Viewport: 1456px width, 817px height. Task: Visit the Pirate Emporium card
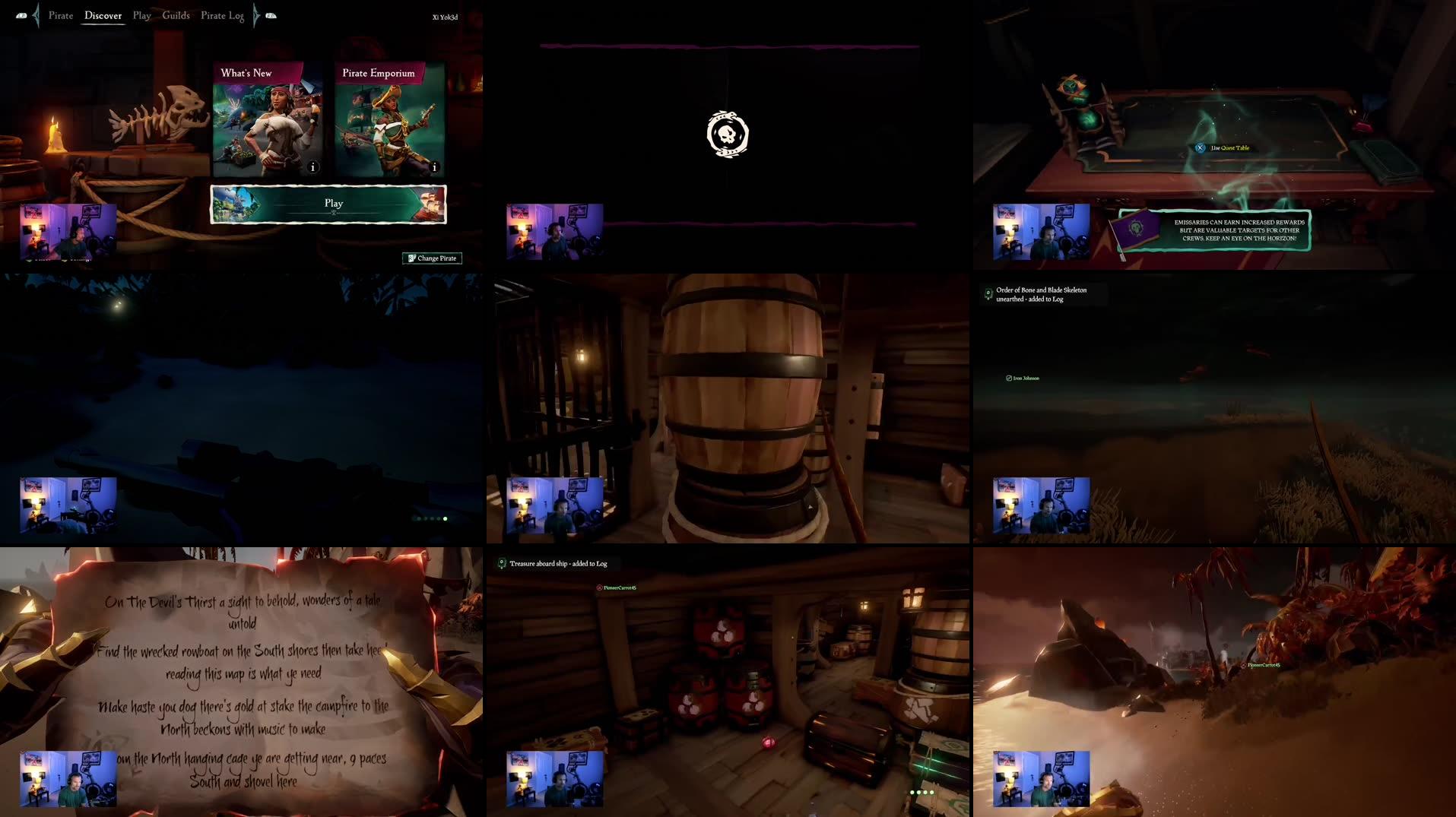pos(389,119)
